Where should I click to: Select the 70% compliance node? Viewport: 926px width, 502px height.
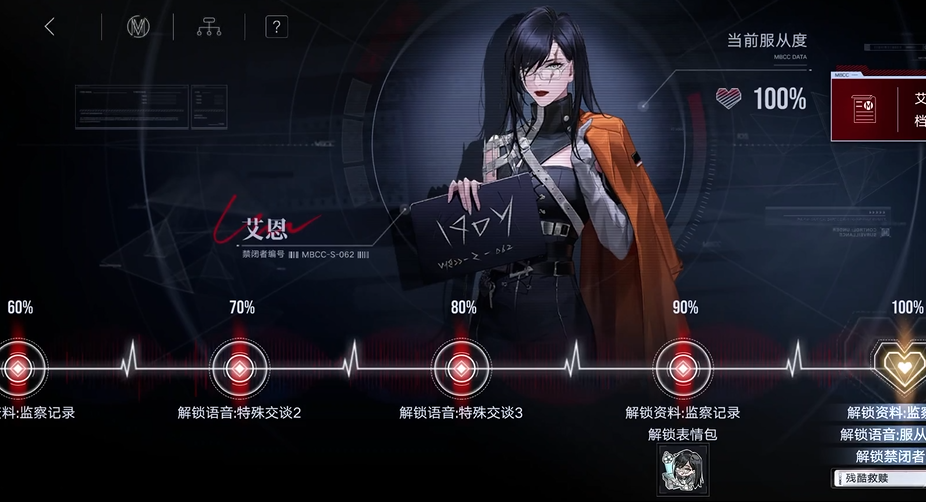click(x=240, y=369)
